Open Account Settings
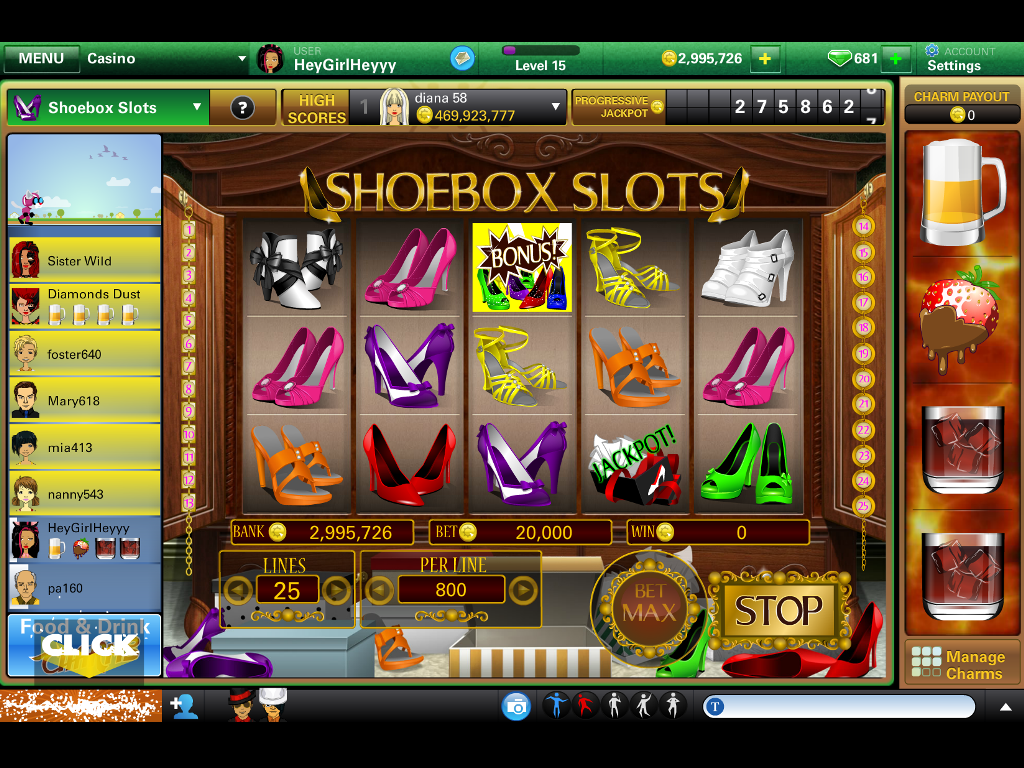The image size is (1024, 768). (959, 59)
